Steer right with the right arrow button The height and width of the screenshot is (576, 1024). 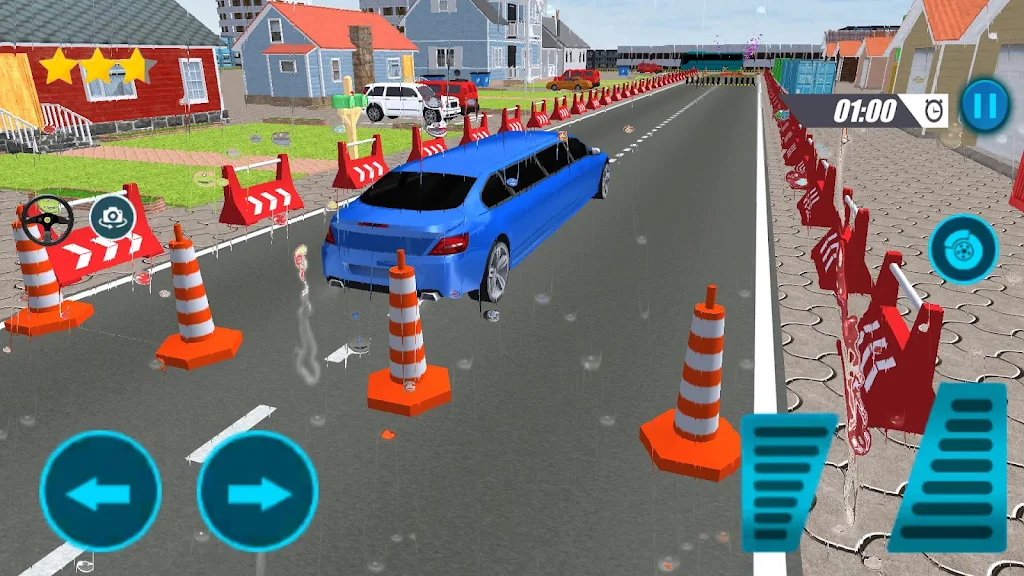pyautogui.click(x=257, y=491)
